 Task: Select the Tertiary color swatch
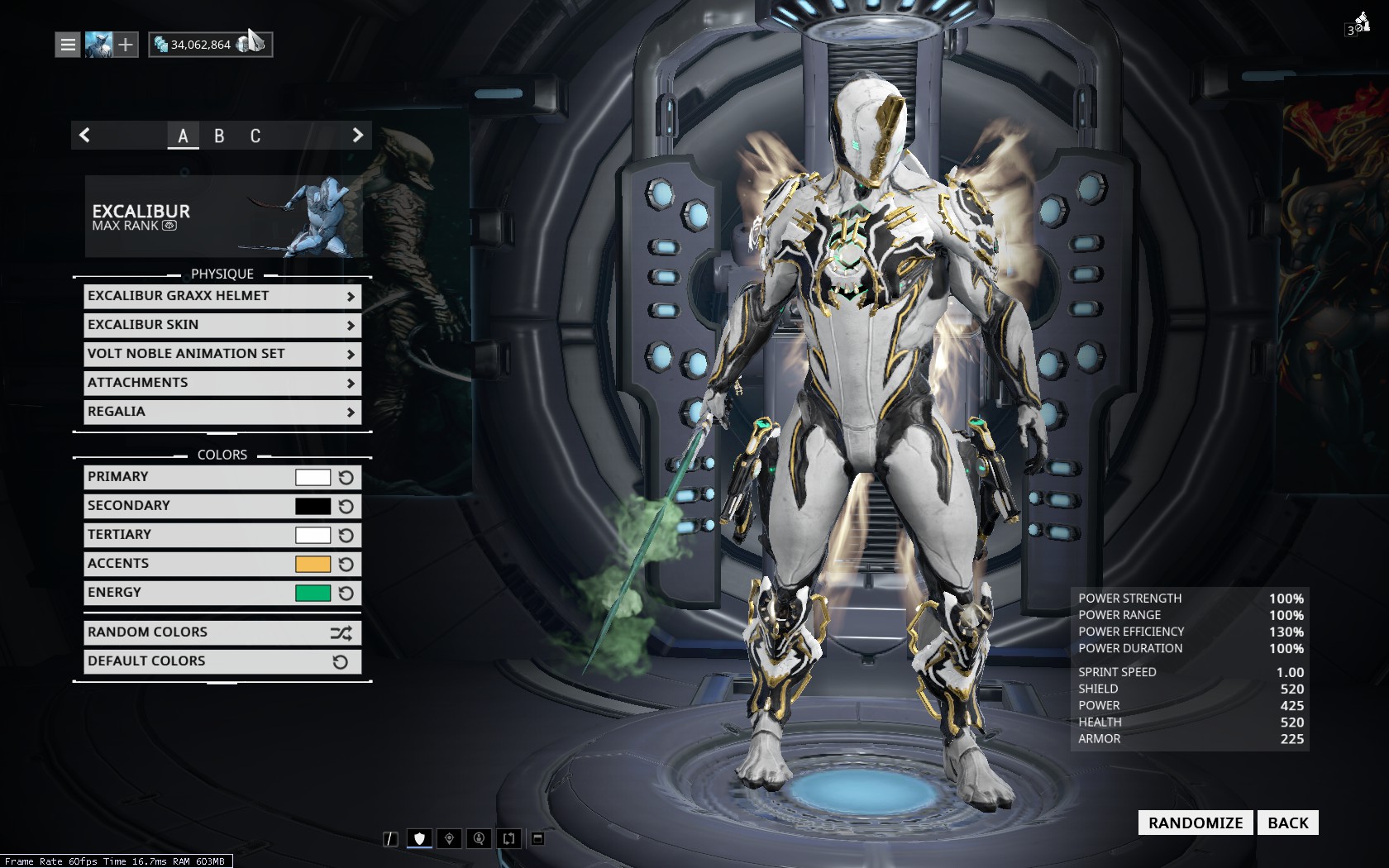(x=313, y=535)
